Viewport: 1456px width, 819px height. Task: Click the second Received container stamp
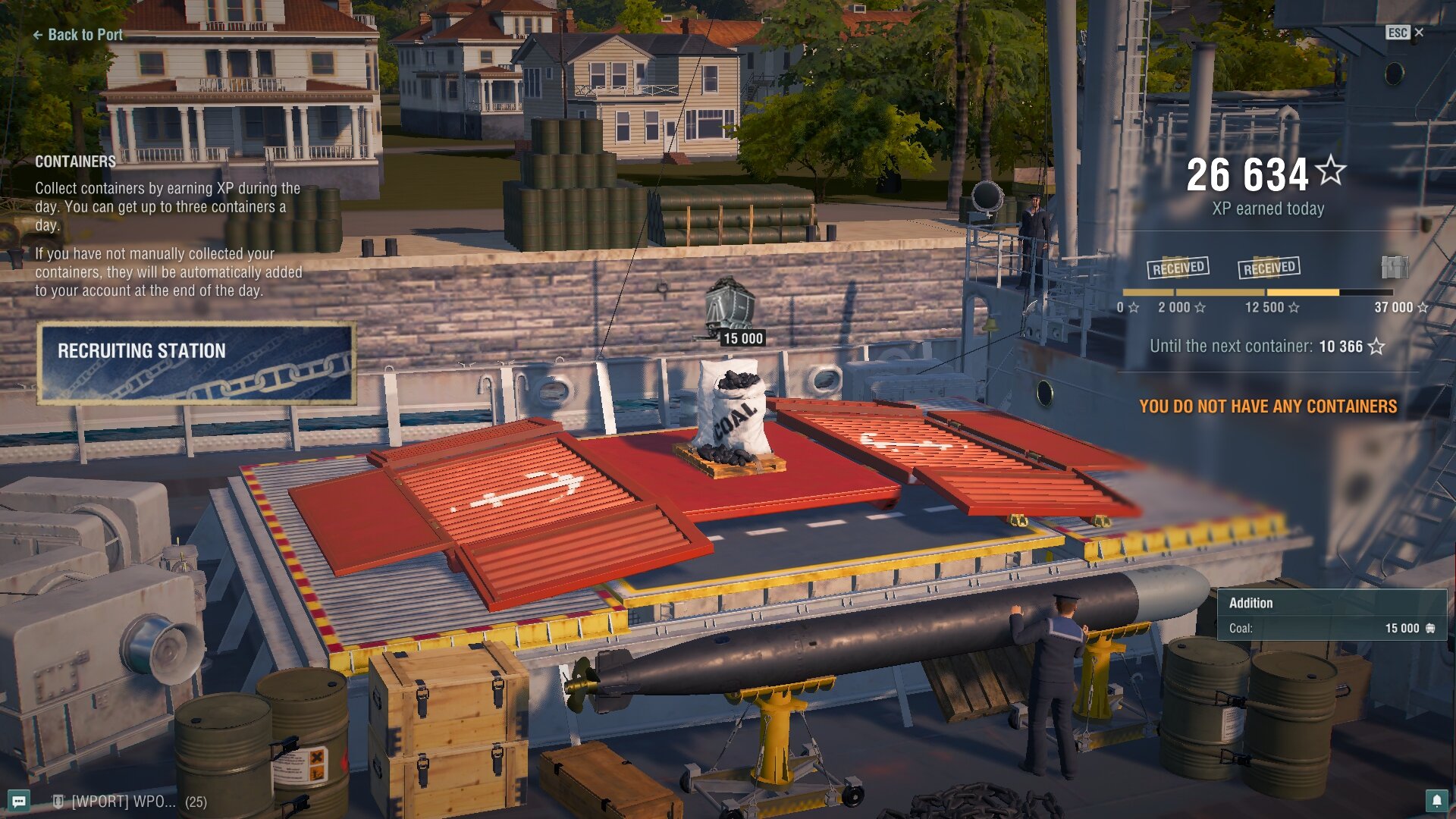tap(1269, 267)
